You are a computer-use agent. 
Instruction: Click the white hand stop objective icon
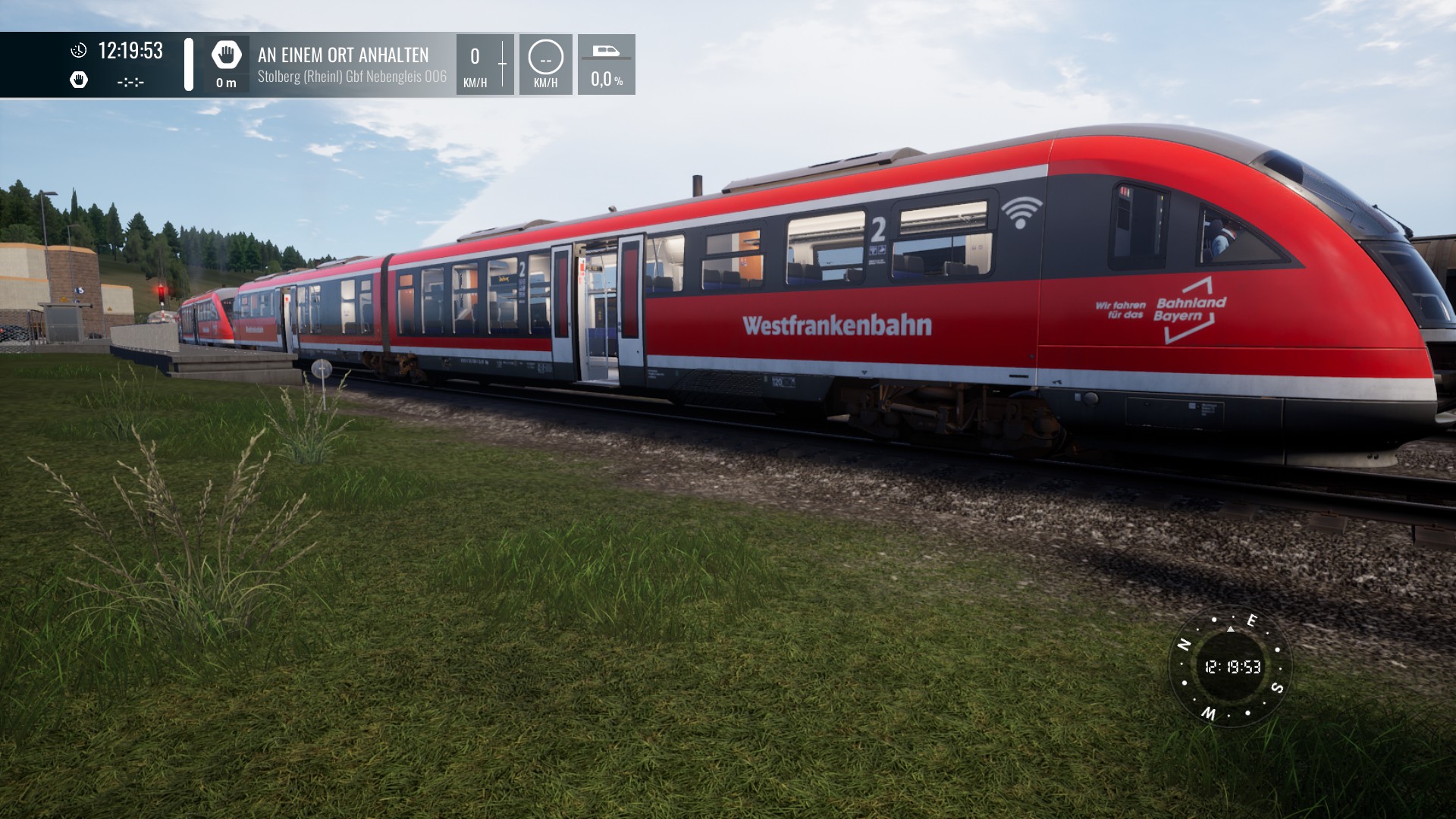coord(226,55)
